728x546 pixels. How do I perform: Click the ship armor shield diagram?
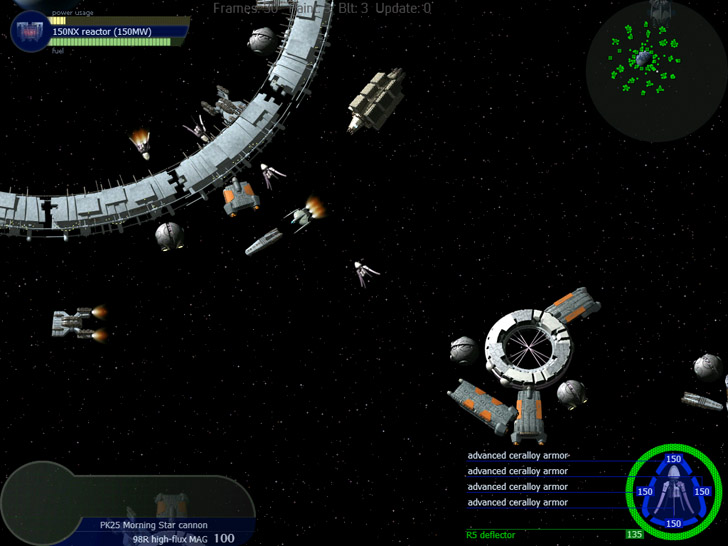click(673, 491)
